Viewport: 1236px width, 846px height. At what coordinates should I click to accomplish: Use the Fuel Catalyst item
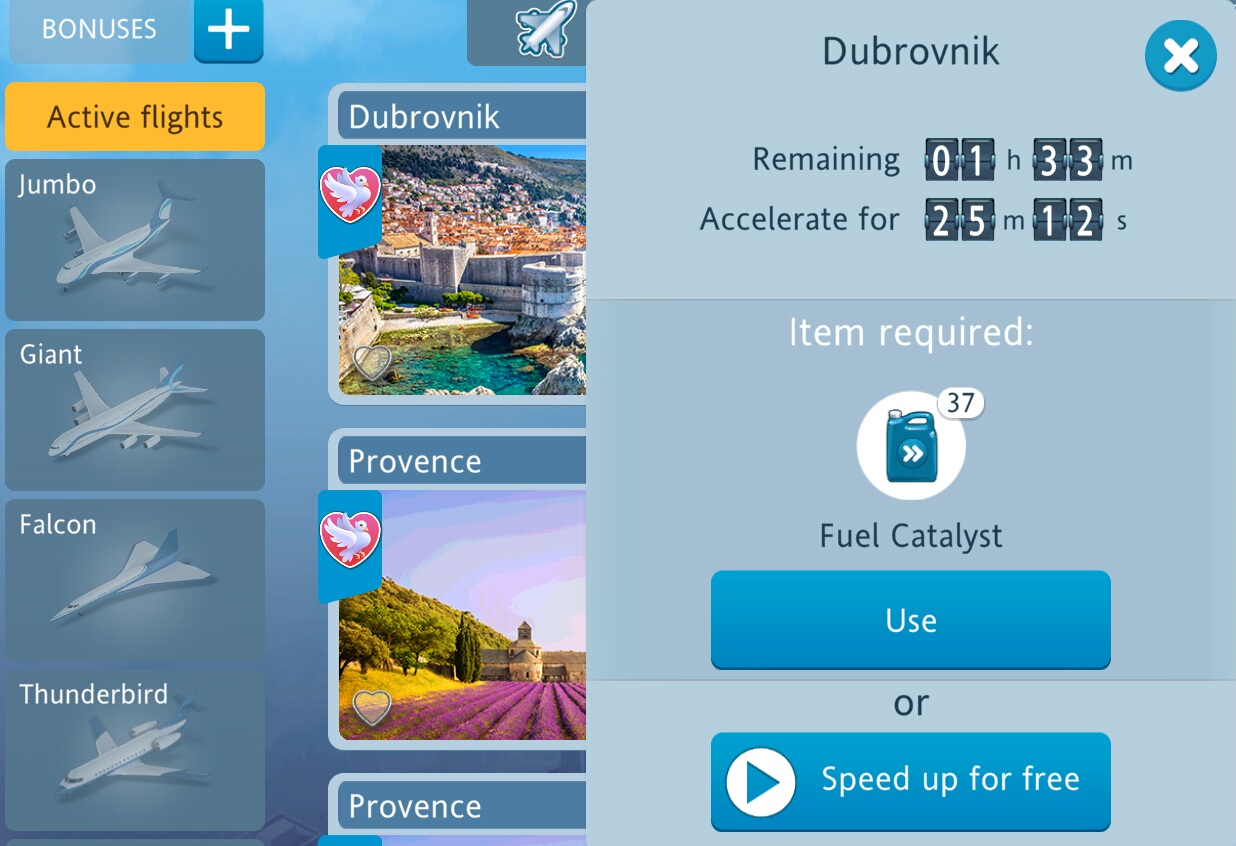tap(910, 620)
